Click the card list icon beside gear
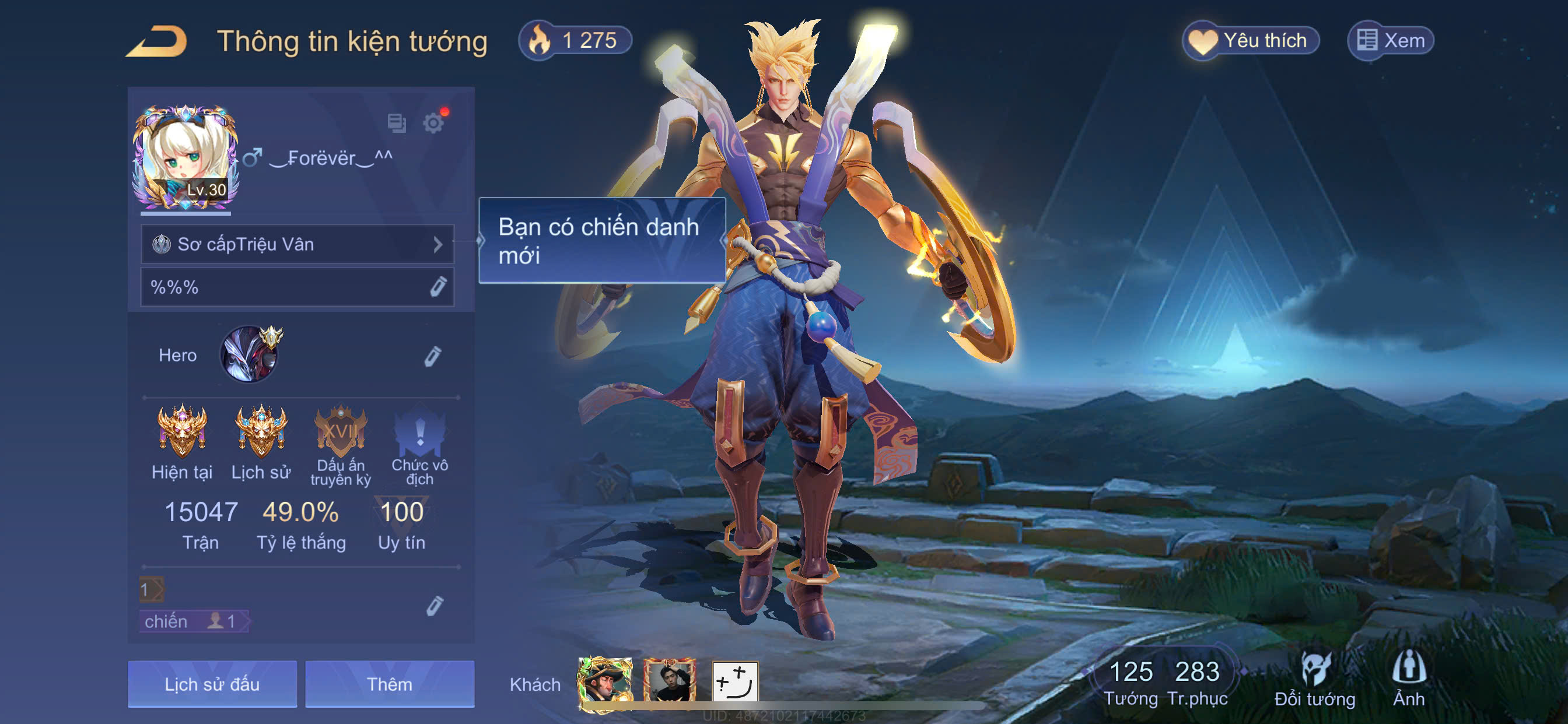 pos(397,123)
